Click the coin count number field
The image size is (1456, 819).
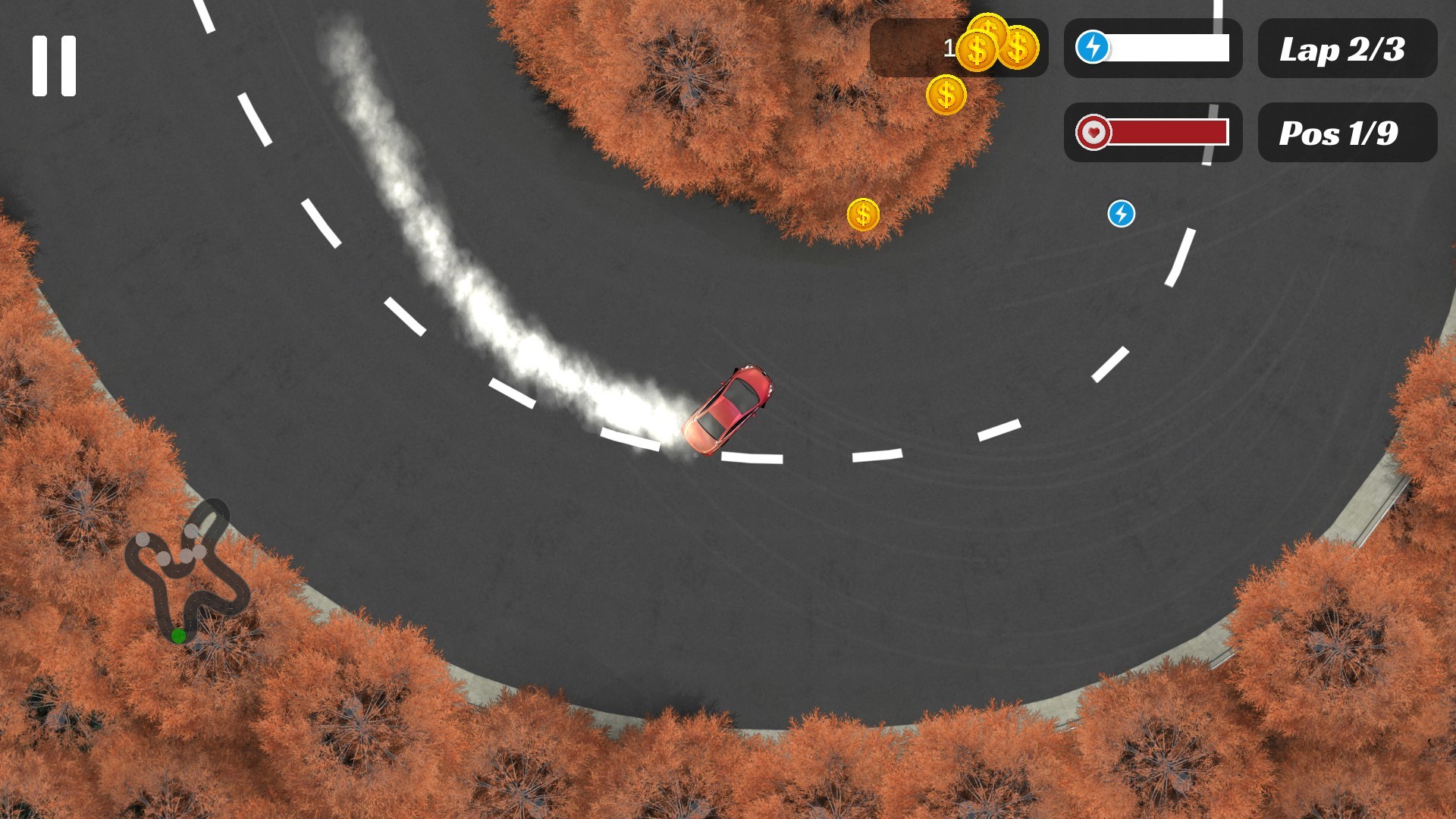pos(948,47)
